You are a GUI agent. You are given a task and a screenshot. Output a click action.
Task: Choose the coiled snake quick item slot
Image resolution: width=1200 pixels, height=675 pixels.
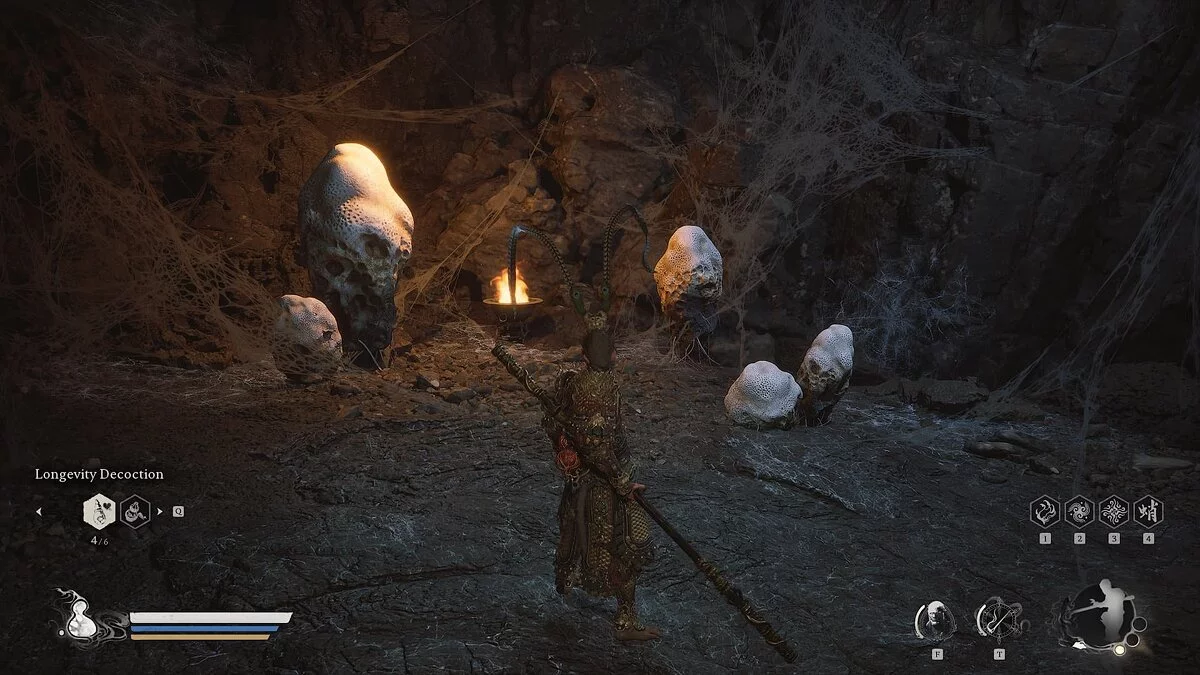tap(135, 511)
